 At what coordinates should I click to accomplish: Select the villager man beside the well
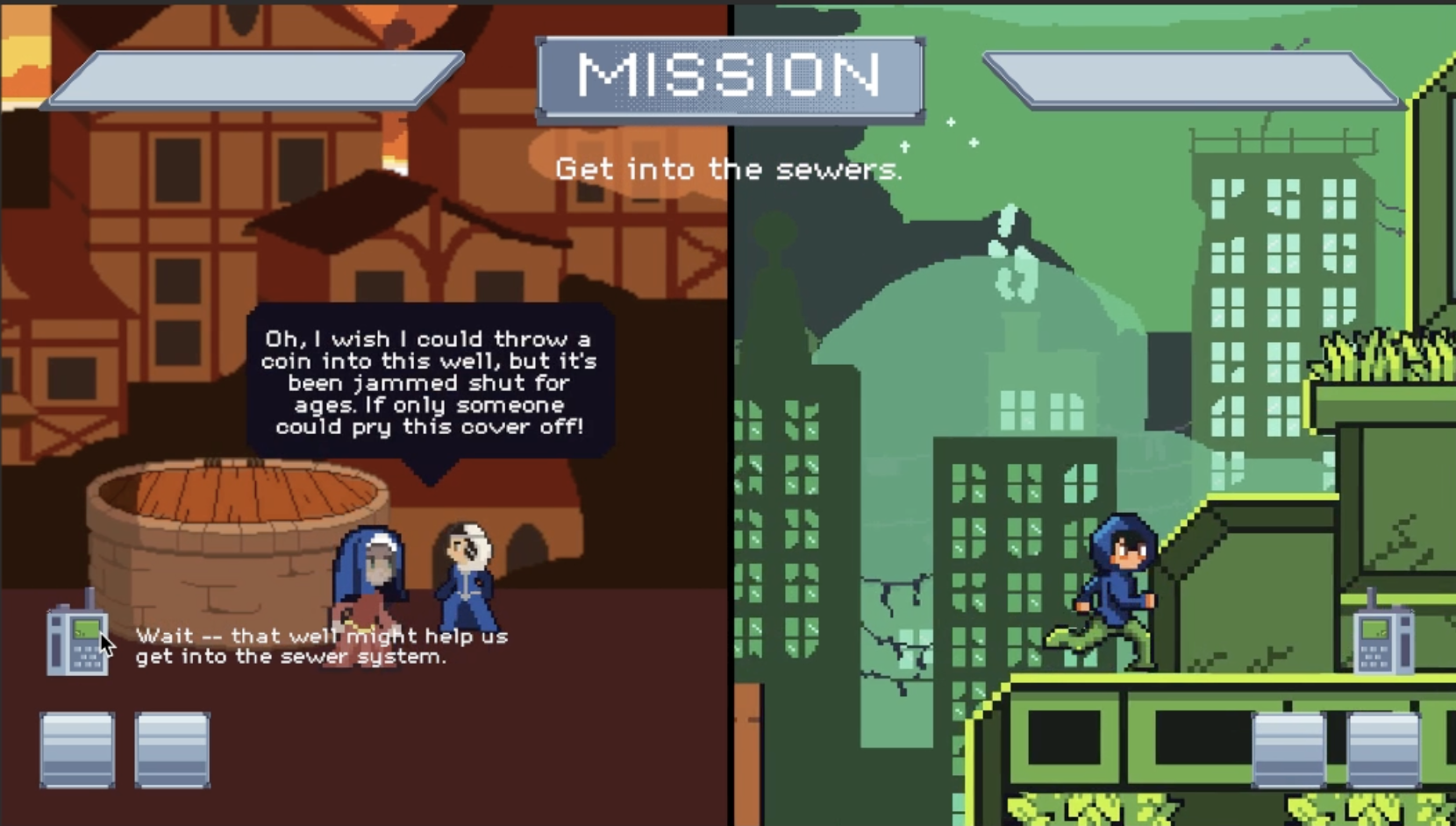pyautogui.click(x=466, y=574)
